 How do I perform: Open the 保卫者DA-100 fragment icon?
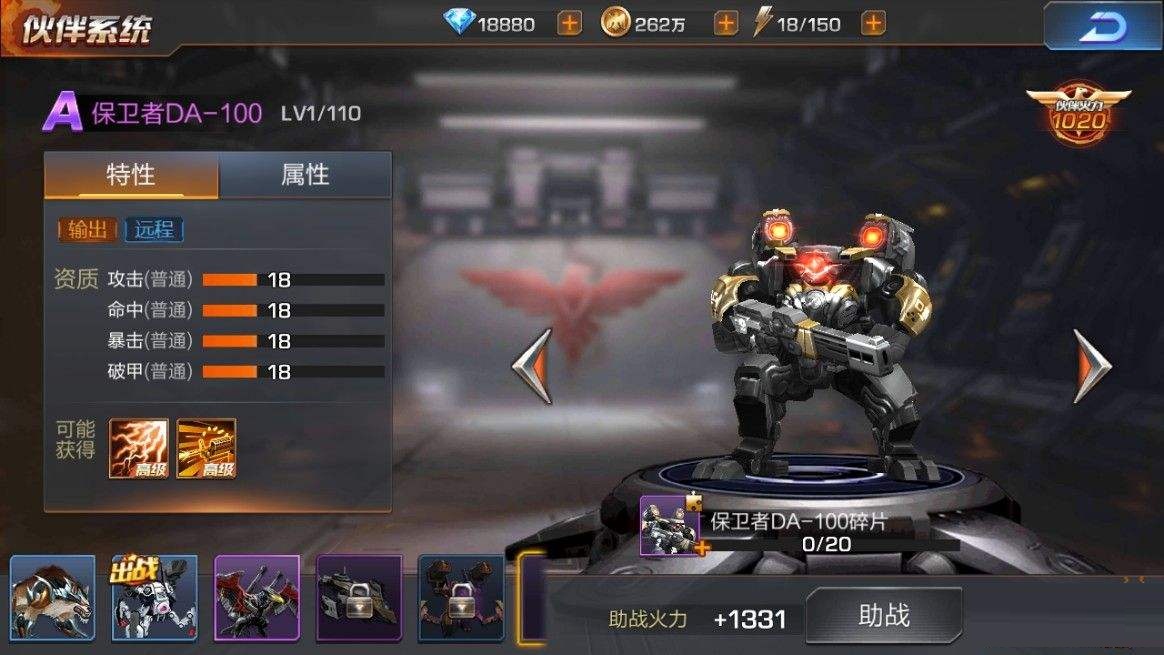coord(670,525)
